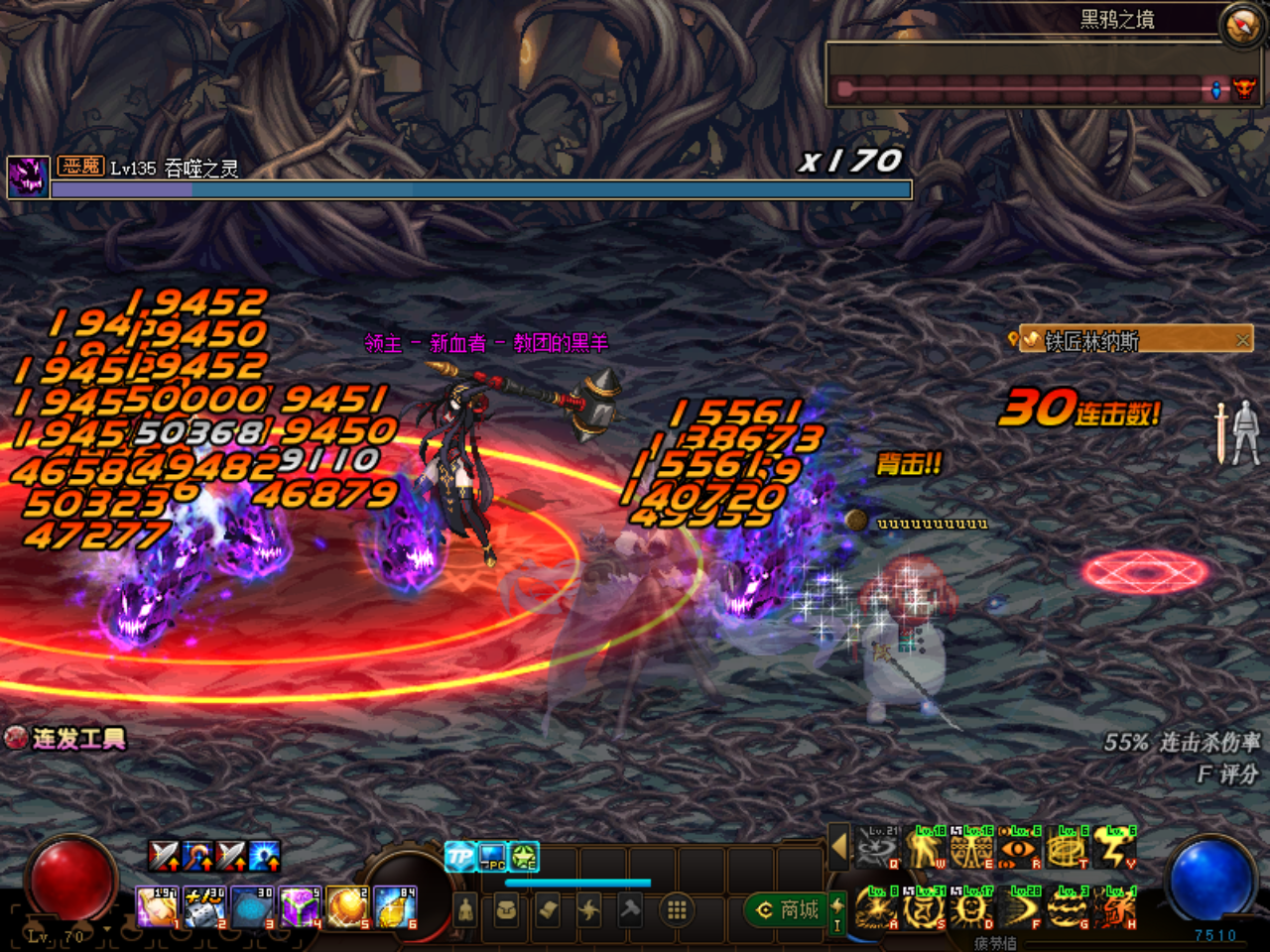
Task: Open the grid menu button
Action: (677, 909)
